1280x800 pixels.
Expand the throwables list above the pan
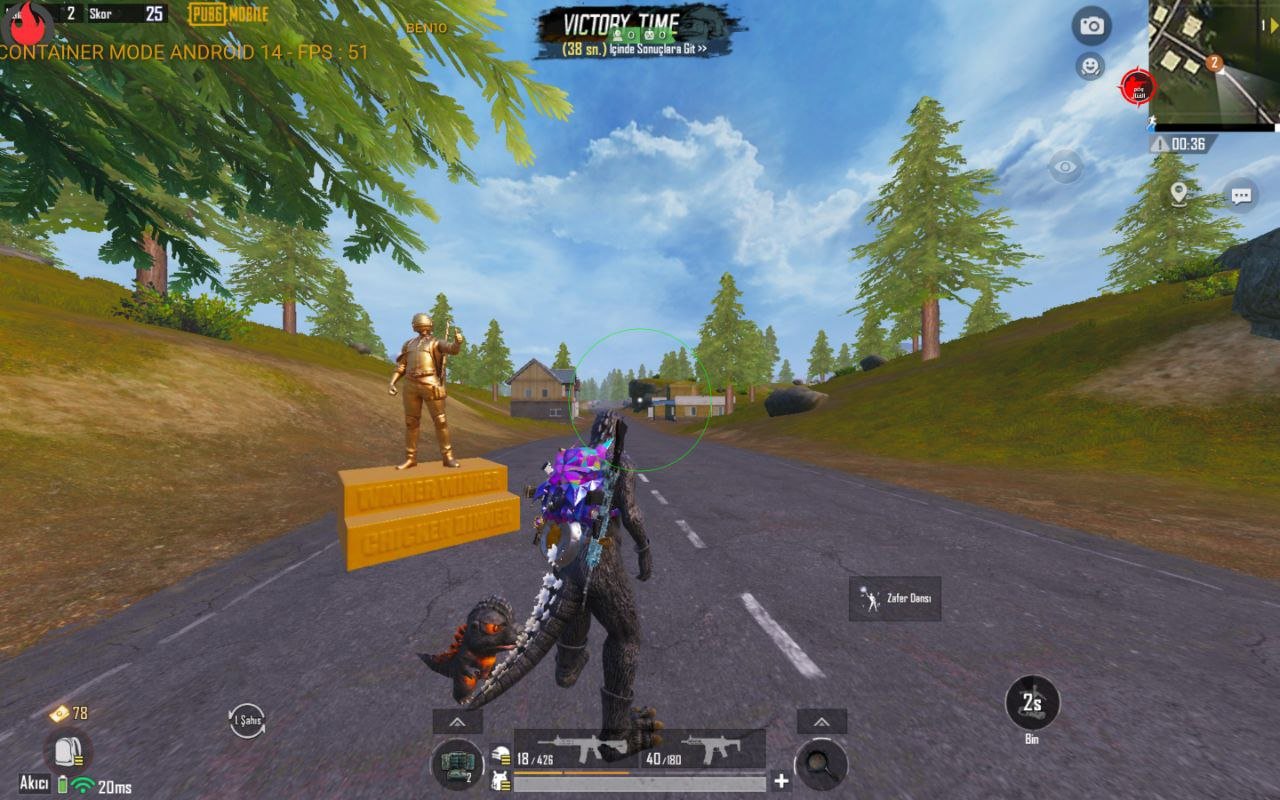[821, 721]
